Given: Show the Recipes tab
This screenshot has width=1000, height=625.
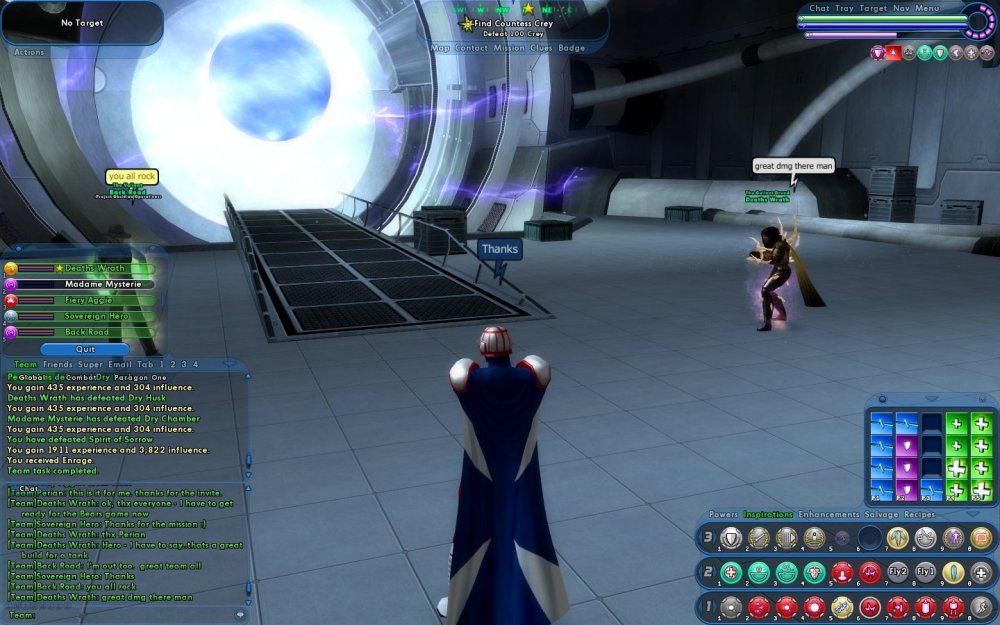Looking at the screenshot, I should (x=920, y=515).
